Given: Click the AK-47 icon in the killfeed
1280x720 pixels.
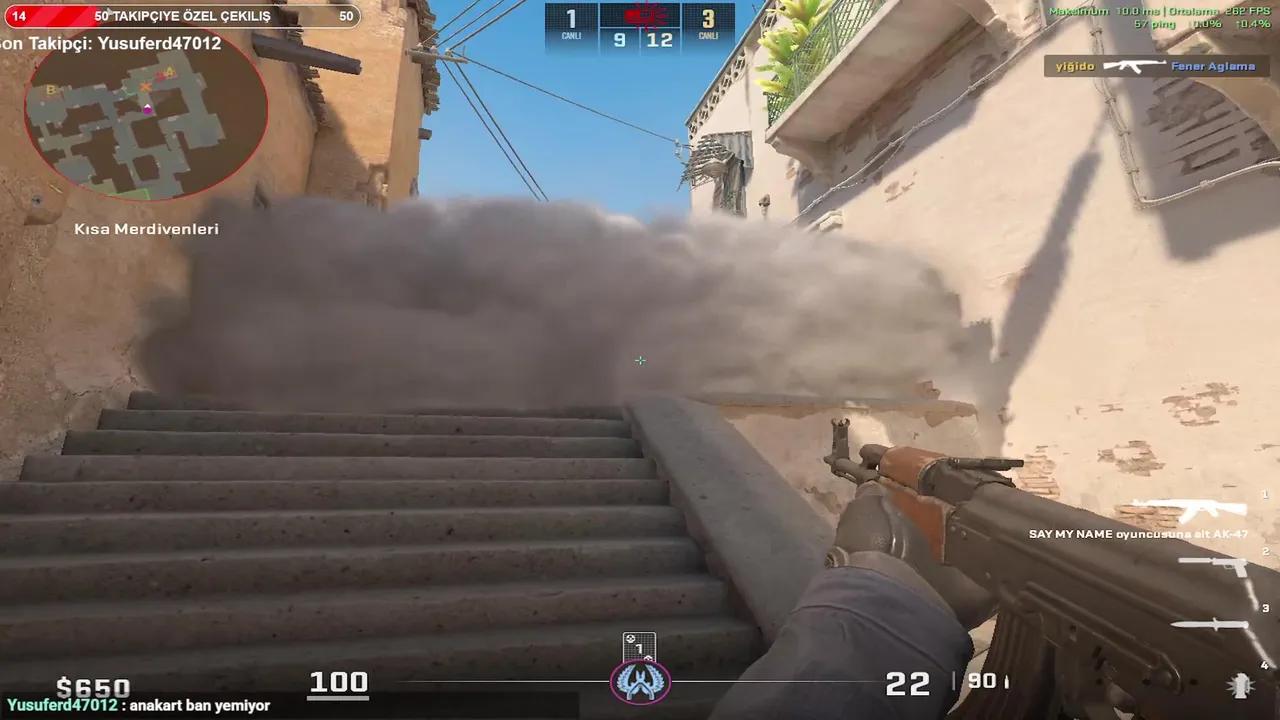Looking at the screenshot, I should point(1133,66).
